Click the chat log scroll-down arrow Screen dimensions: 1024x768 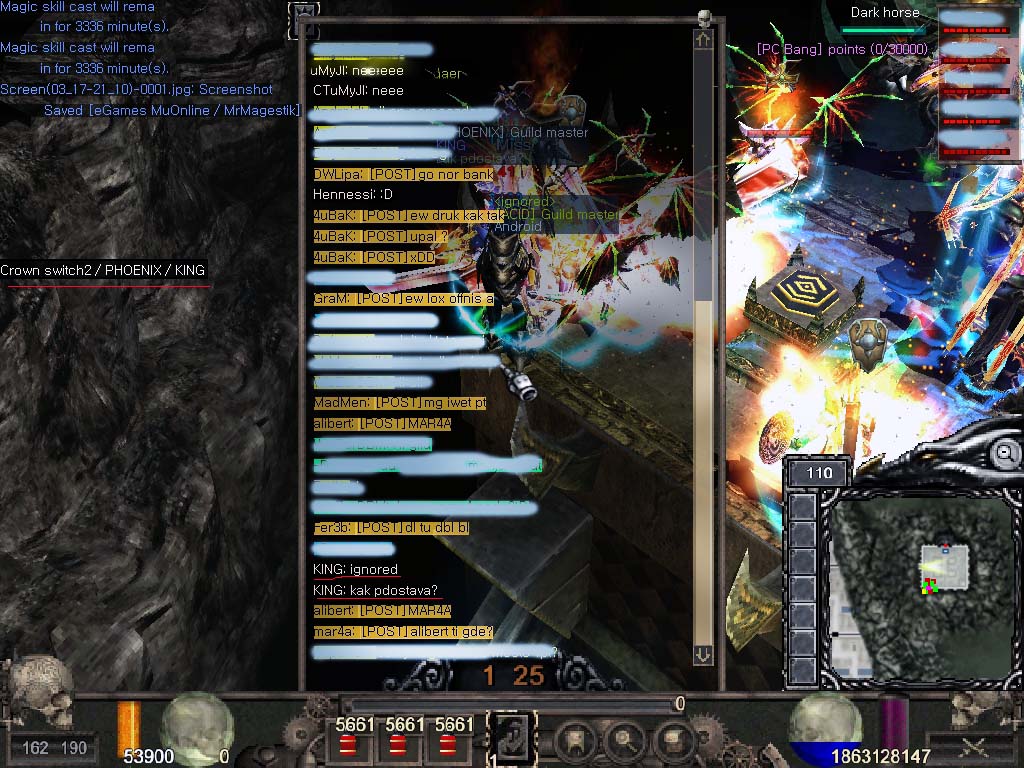coord(703,654)
